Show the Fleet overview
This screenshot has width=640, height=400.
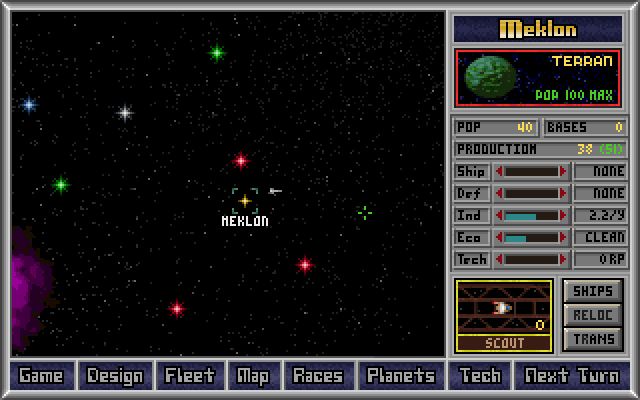pyautogui.click(x=189, y=376)
